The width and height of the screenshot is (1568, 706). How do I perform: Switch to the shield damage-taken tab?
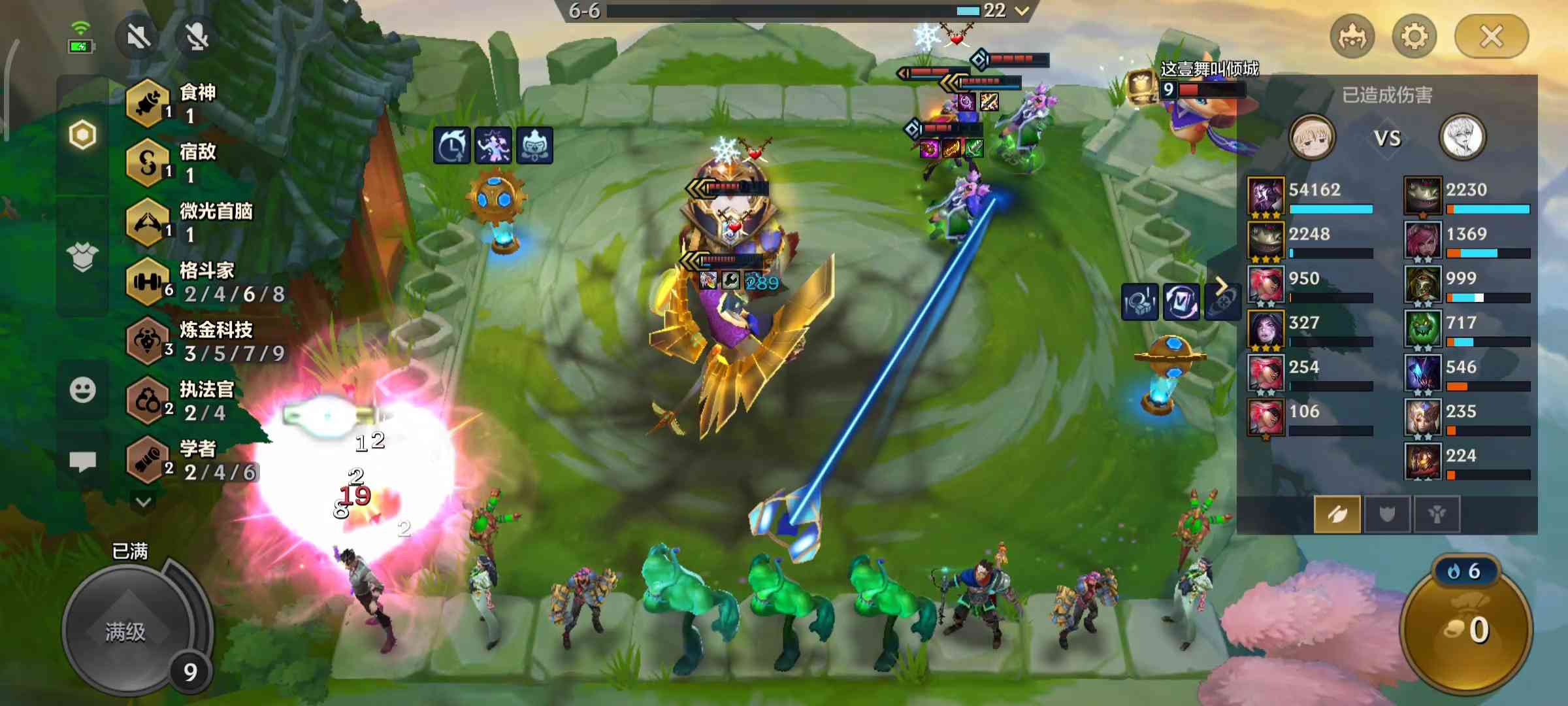click(x=1386, y=514)
